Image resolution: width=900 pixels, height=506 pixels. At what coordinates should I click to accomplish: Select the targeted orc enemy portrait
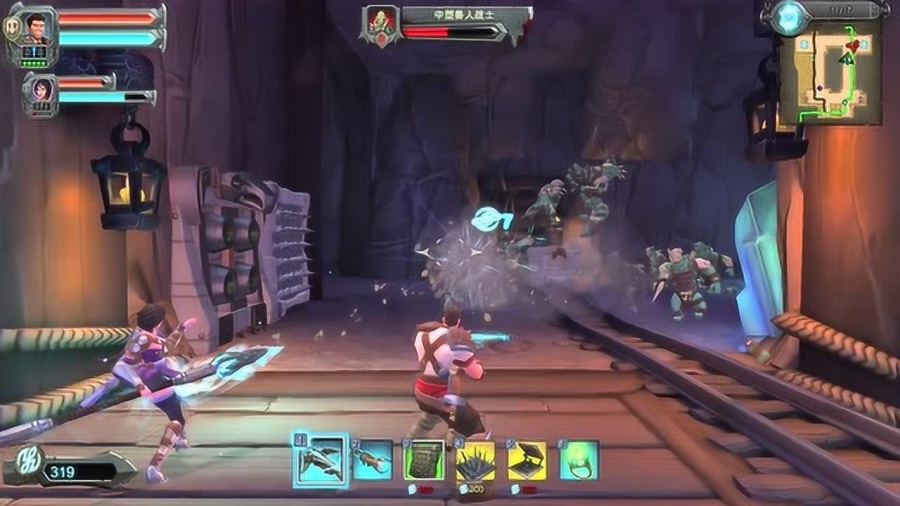(382, 22)
